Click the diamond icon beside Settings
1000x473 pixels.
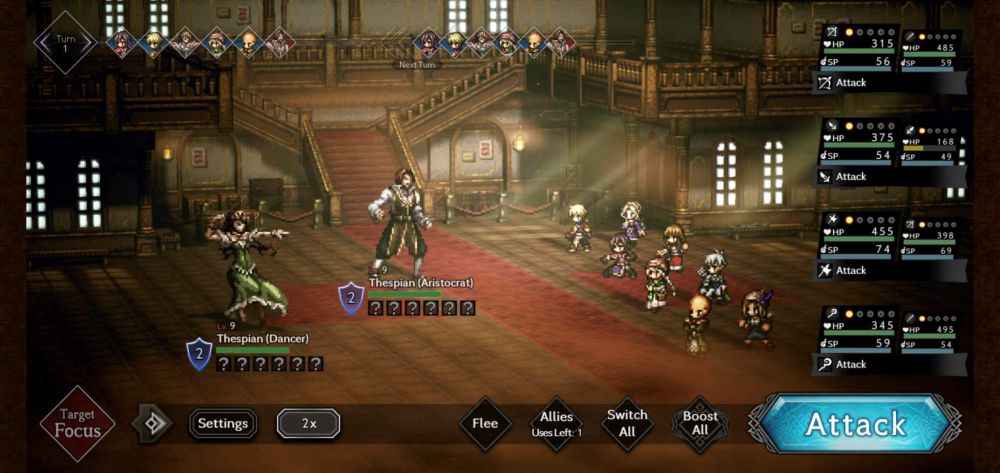click(153, 424)
